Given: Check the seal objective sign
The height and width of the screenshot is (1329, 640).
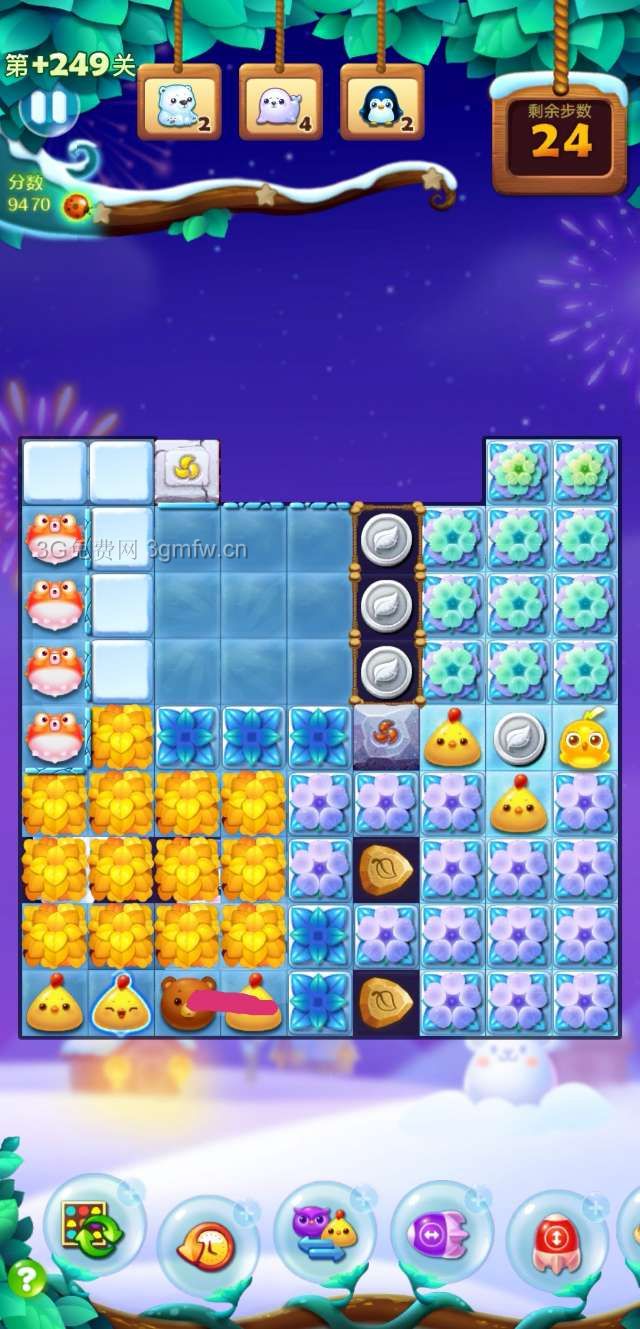Looking at the screenshot, I should (280, 102).
